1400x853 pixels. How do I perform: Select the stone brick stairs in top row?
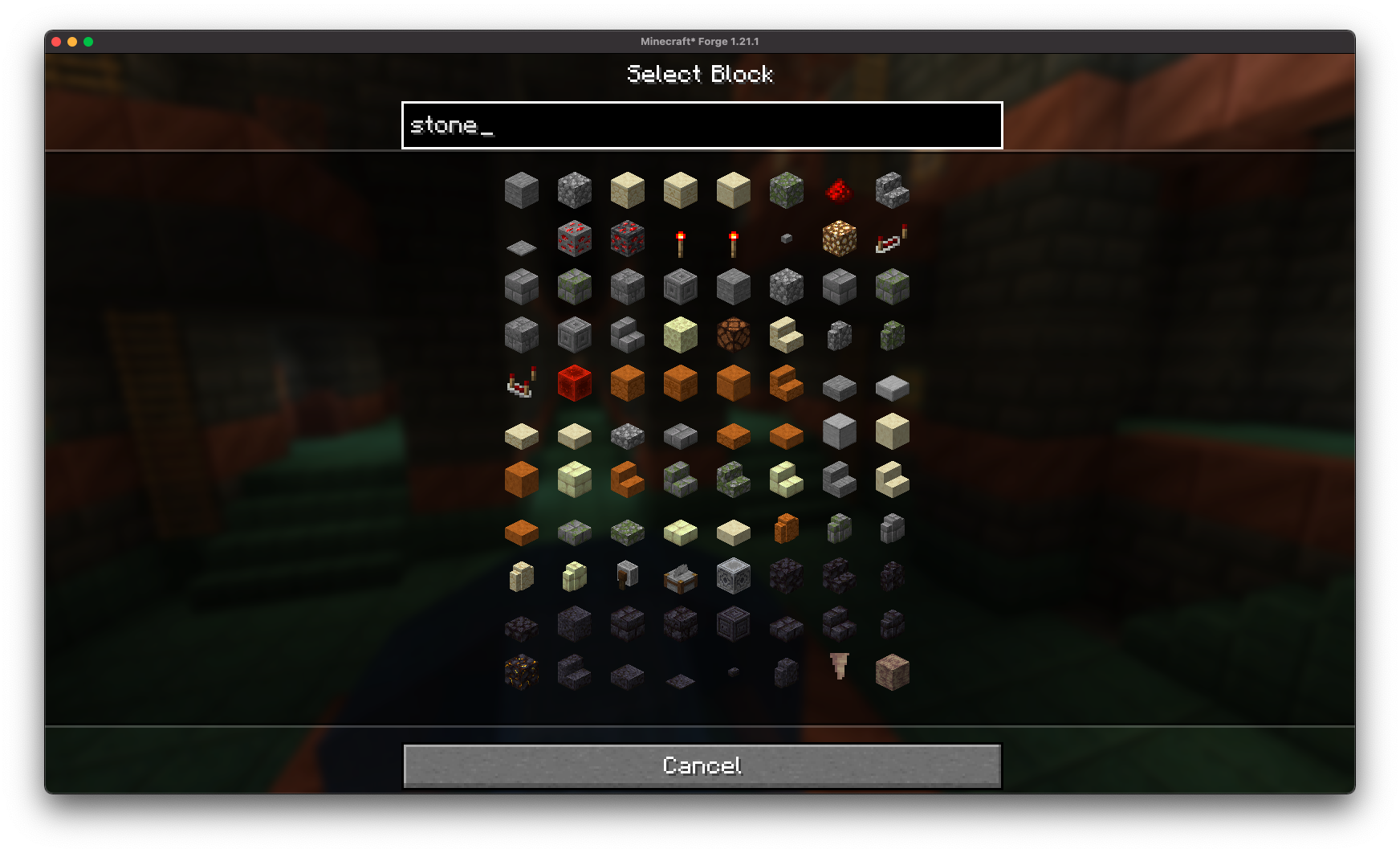893,190
